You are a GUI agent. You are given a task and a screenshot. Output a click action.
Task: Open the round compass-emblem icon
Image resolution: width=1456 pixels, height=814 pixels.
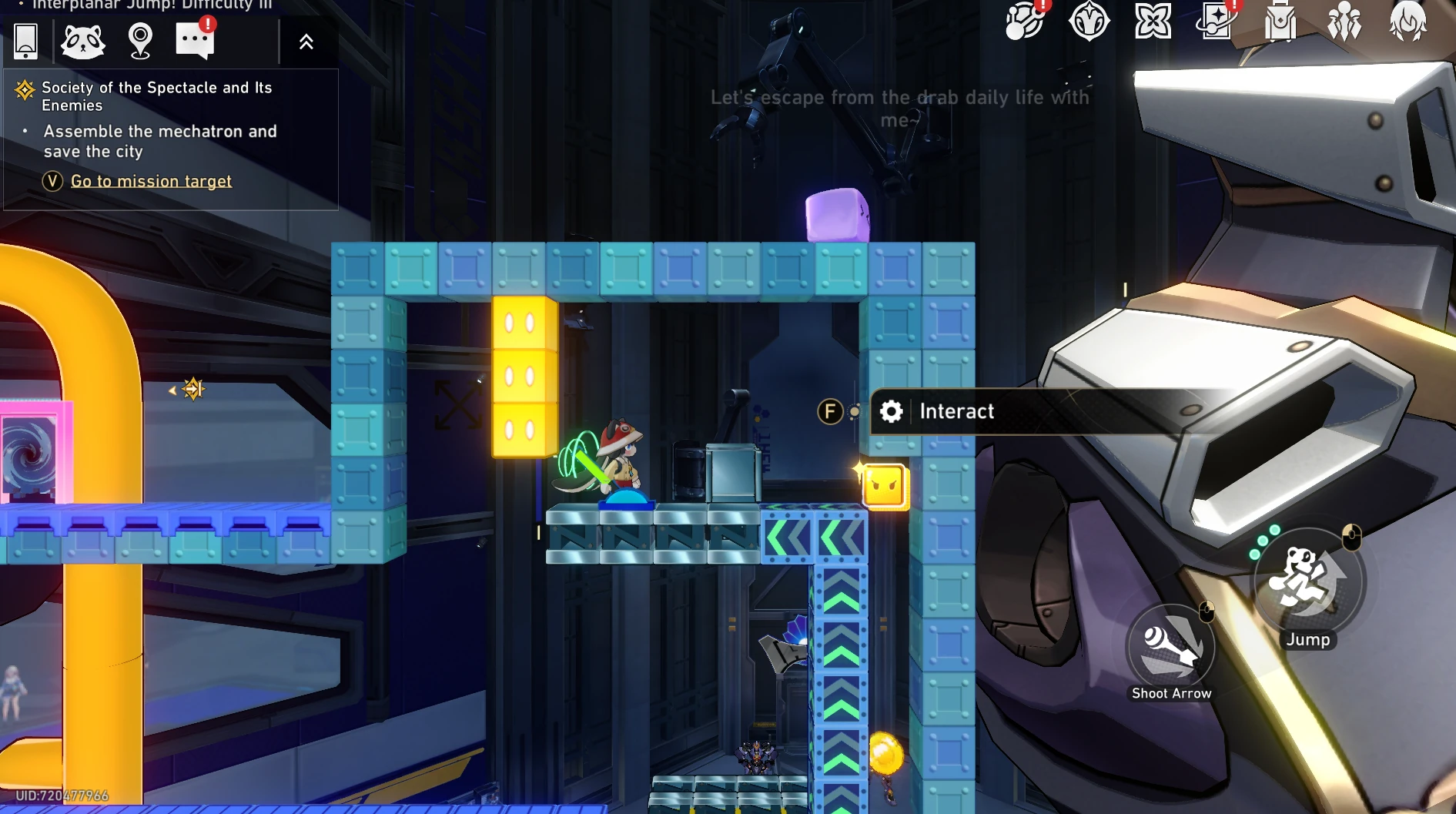click(1089, 22)
